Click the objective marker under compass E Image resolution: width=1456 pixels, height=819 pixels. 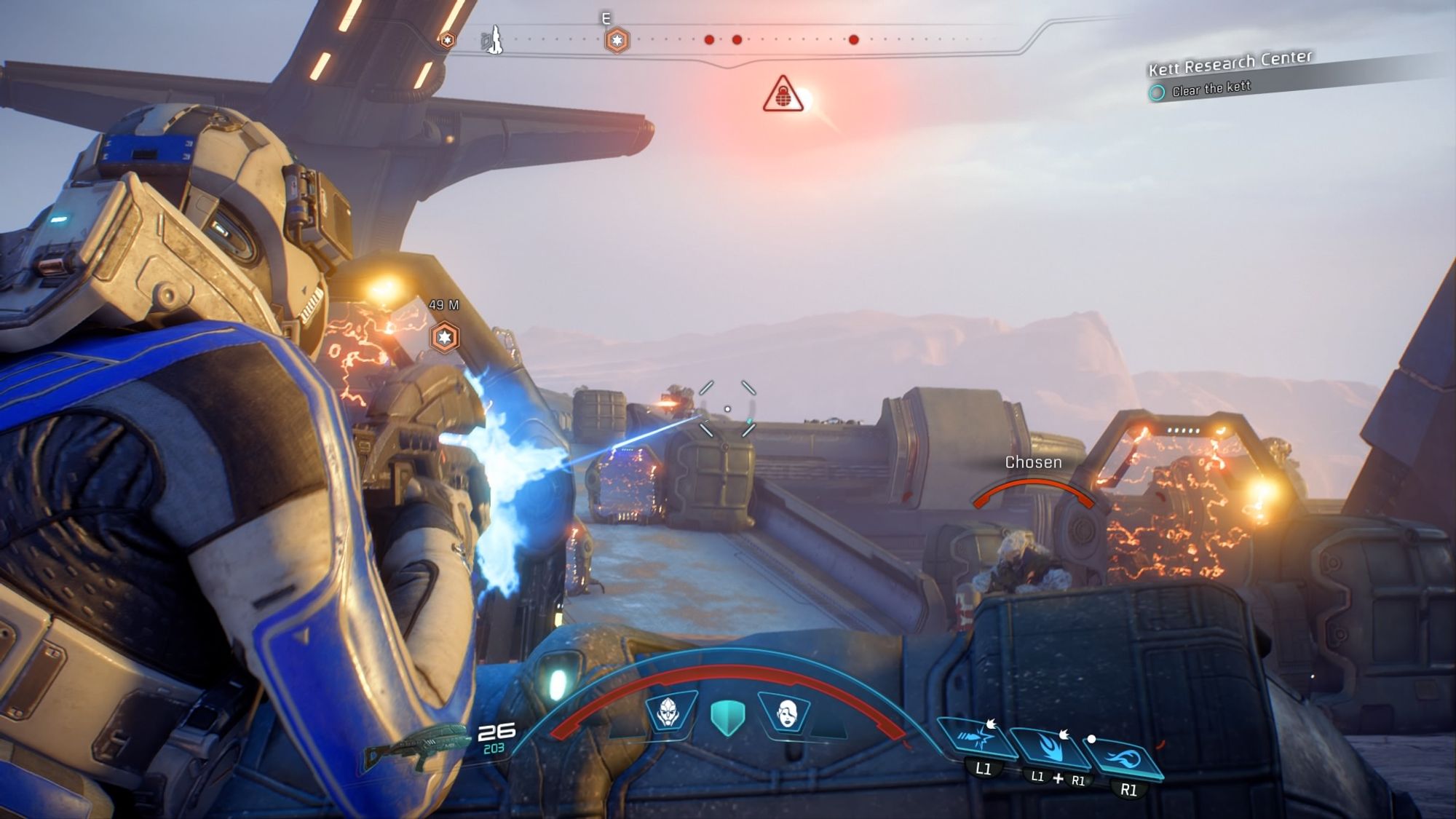click(617, 40)
